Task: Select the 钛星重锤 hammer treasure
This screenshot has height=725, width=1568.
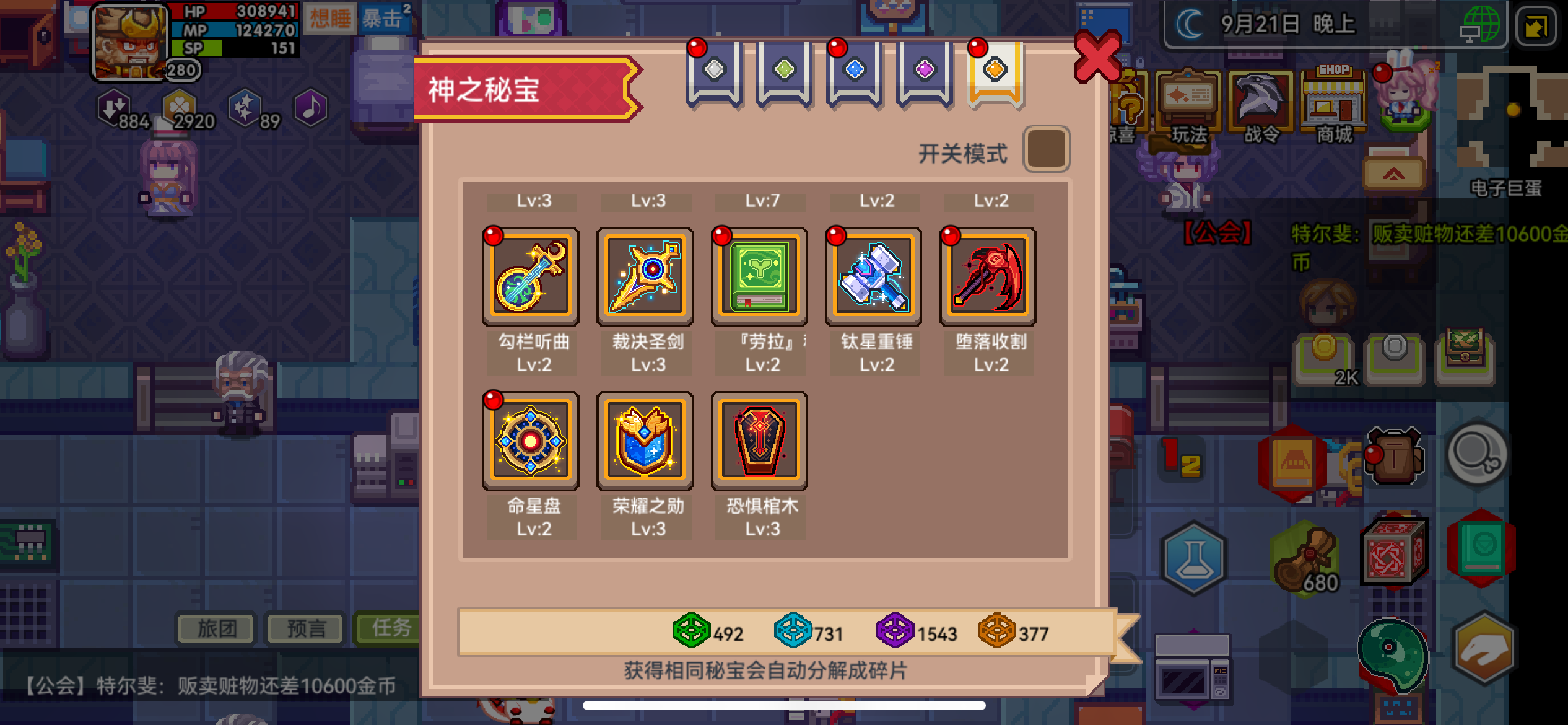Action: (873, 277)
